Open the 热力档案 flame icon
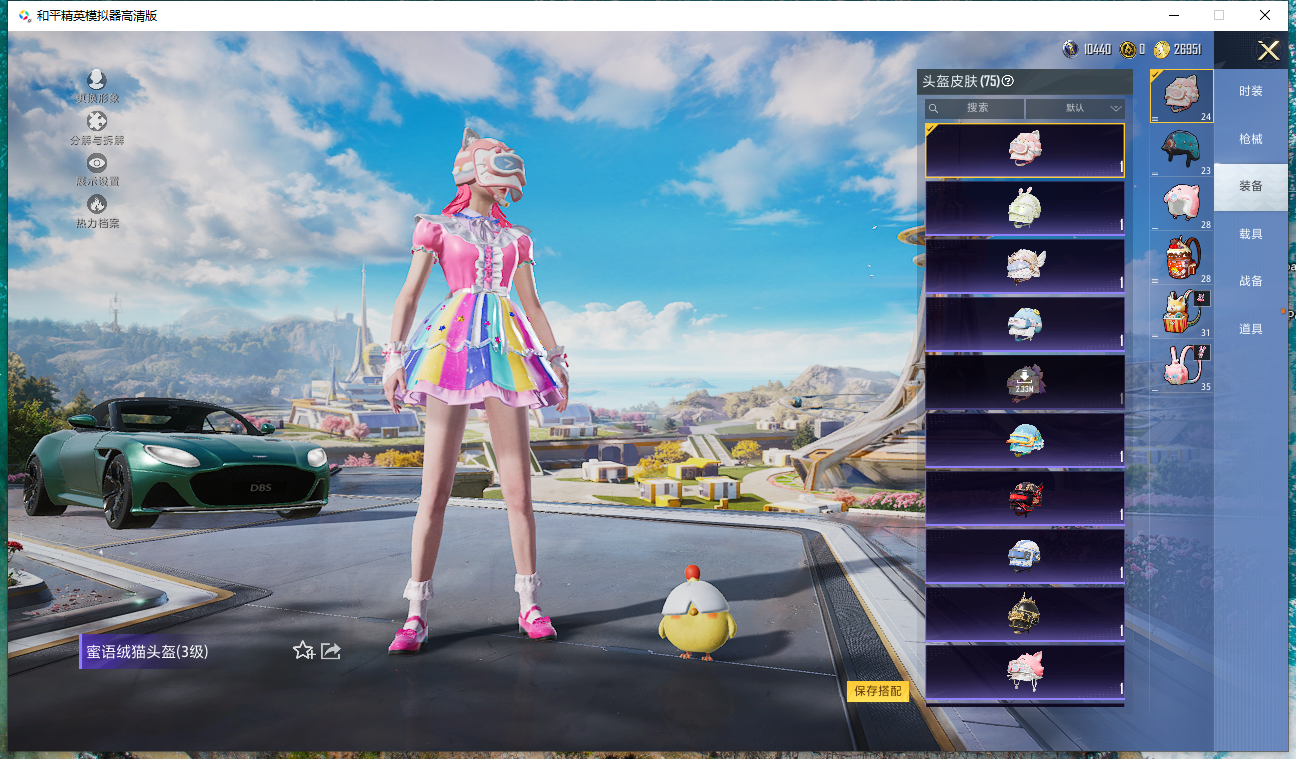Image resolution: width=1296 pixels, height=759 pixels. pyautogui.click(x=97, y=210)
